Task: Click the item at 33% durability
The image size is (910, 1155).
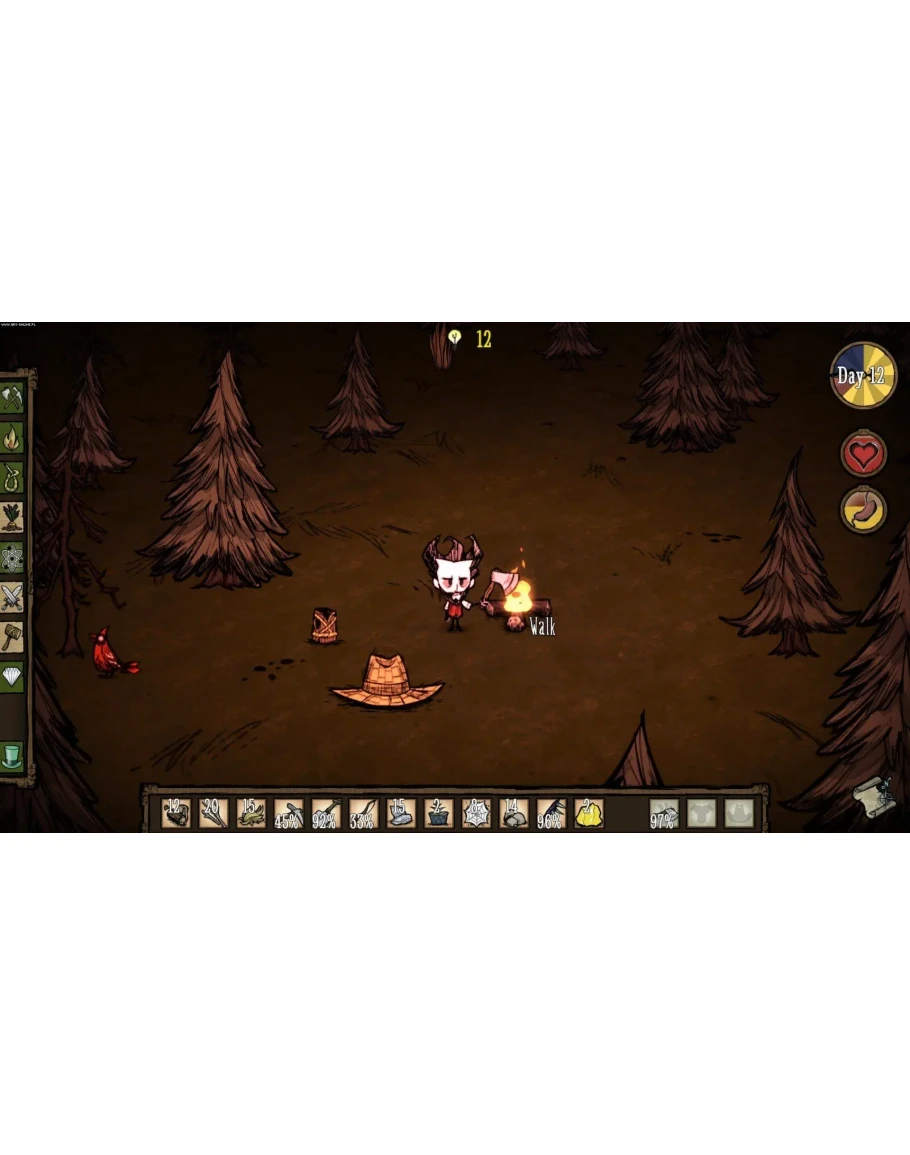Action: point(363,813)
